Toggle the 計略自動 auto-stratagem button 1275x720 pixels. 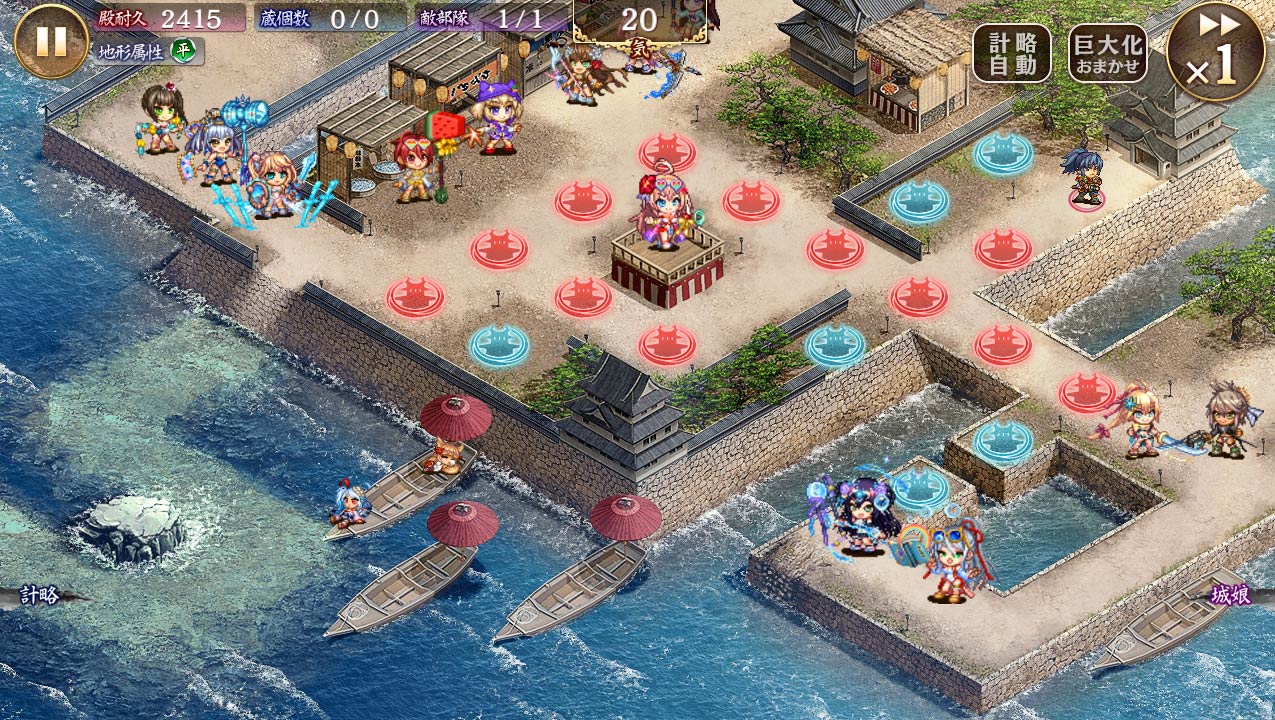1012,53
